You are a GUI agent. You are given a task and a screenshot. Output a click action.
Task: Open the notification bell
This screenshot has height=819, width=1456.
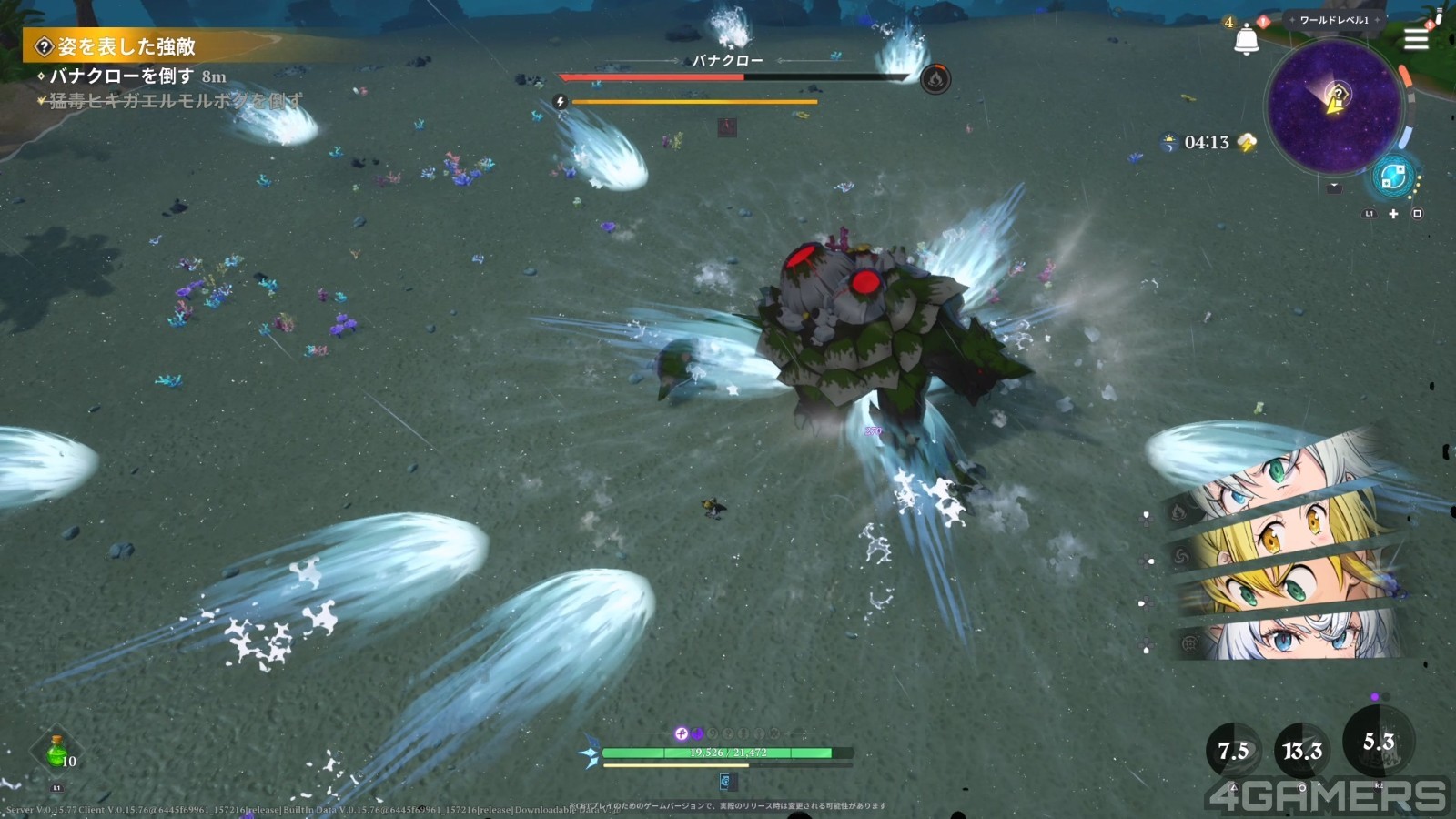point(1246,40)
